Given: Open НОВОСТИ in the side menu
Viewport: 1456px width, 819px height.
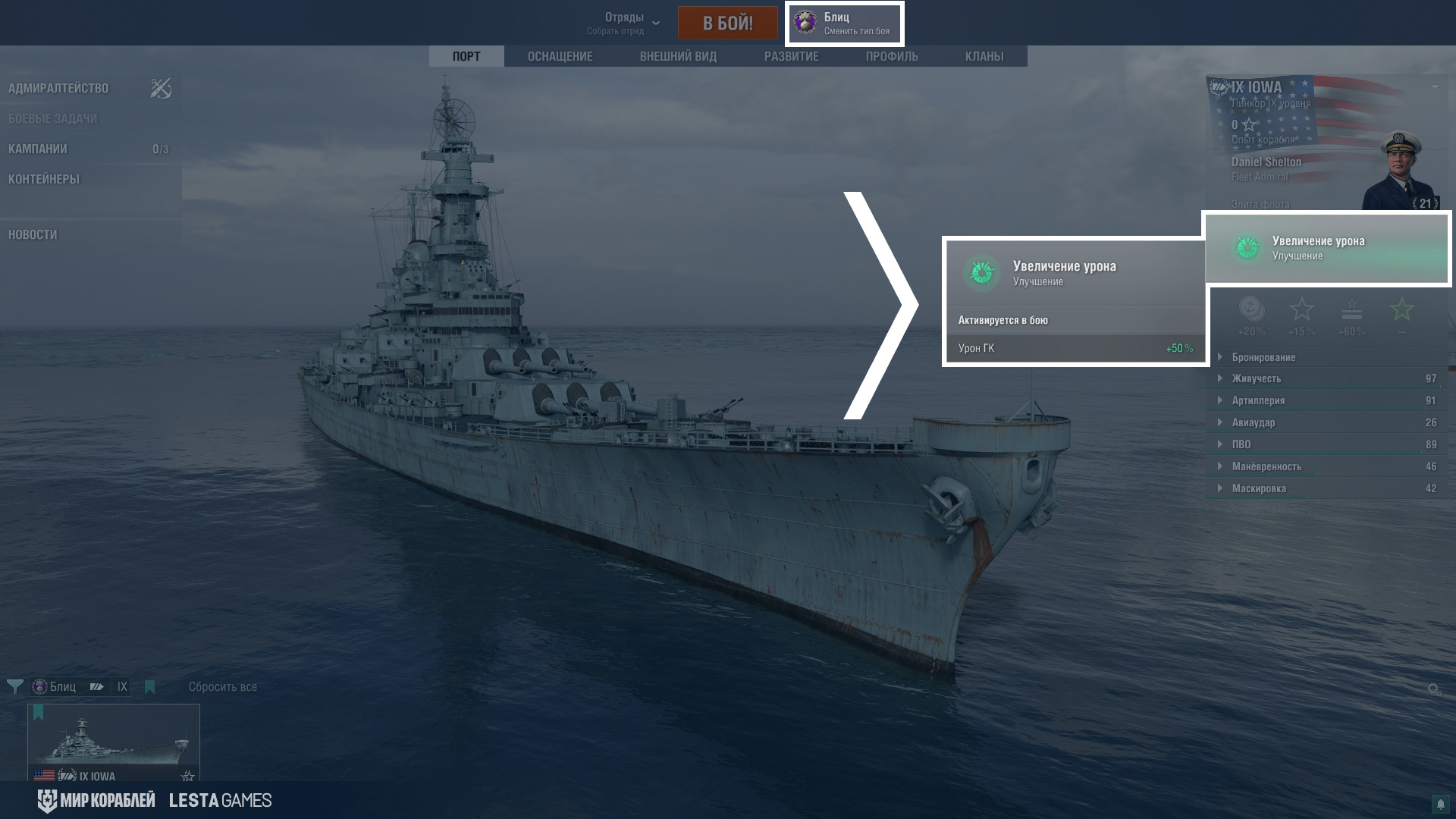Looking at the screenshot, I should 33,234.
